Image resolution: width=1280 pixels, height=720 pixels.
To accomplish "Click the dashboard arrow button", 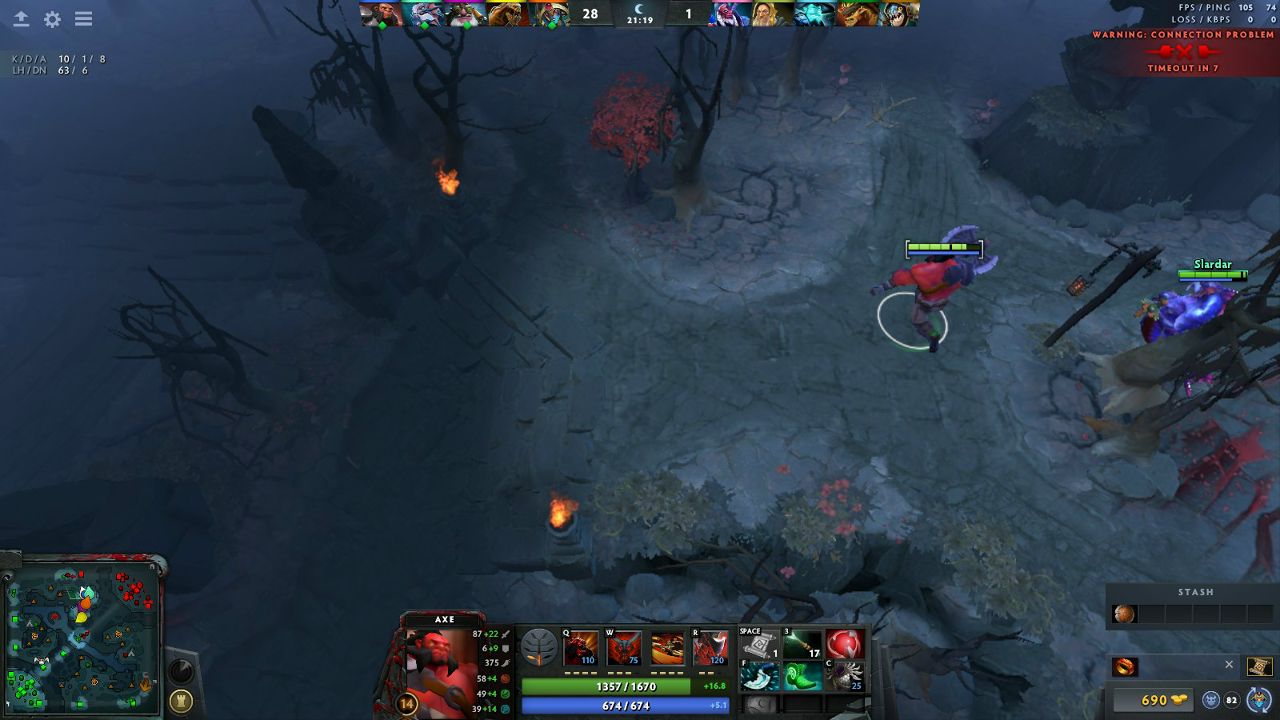I will tap(21, 19).
